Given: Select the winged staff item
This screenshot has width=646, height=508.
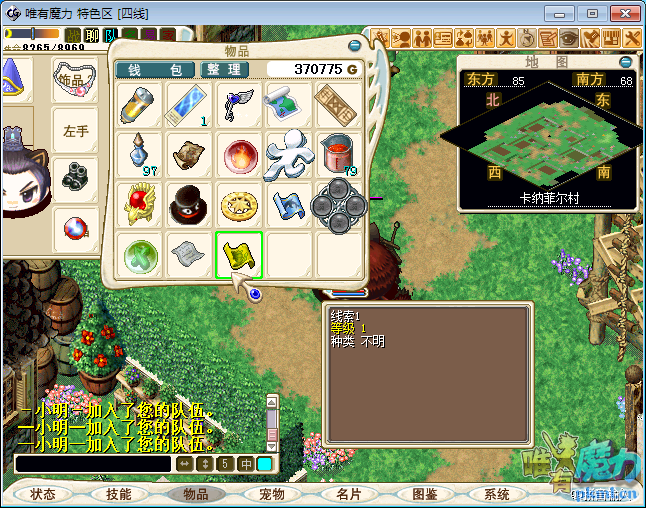Looking at the screenshot, I should coord(239,104).
